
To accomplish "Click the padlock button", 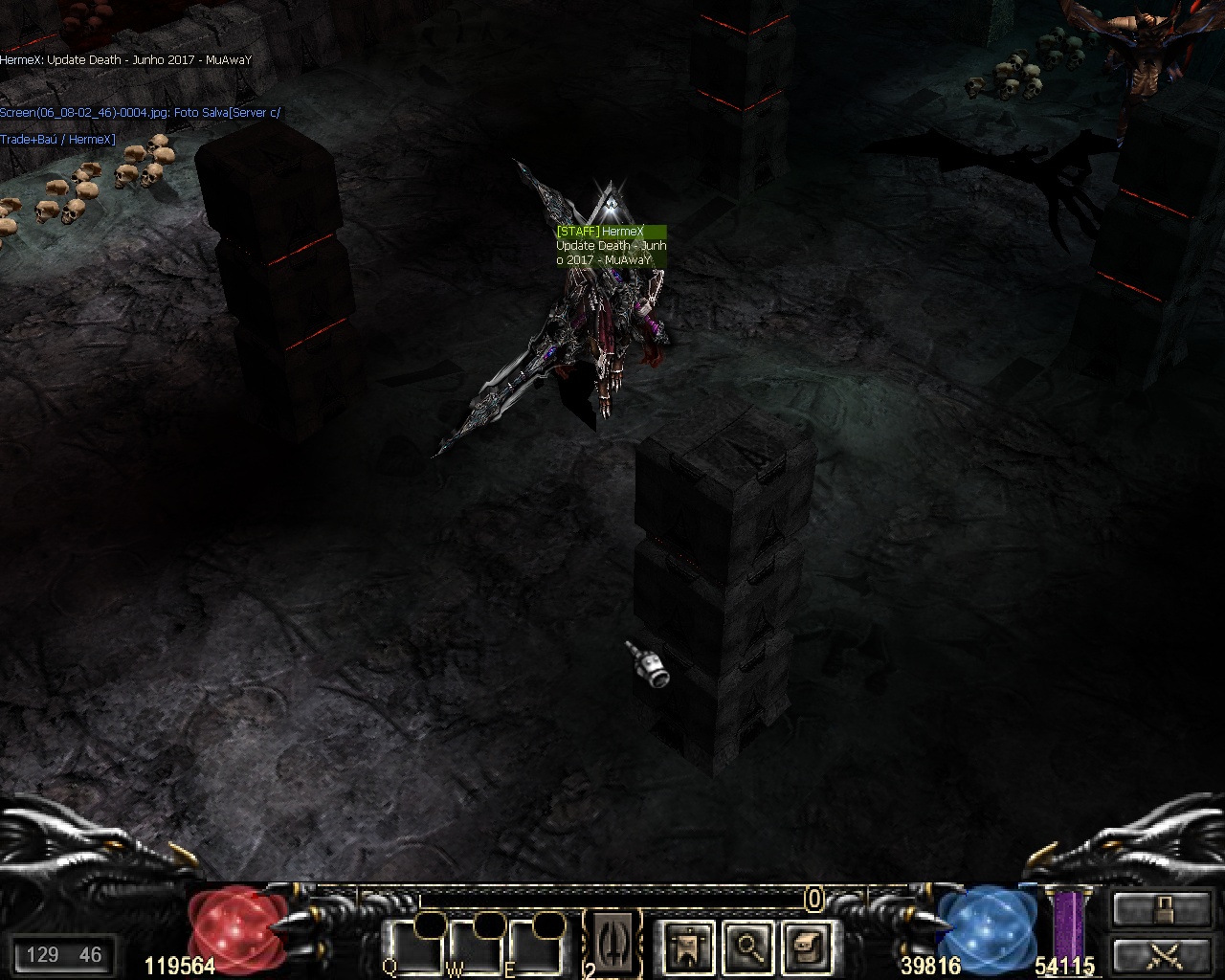I will click(1162, 908).
